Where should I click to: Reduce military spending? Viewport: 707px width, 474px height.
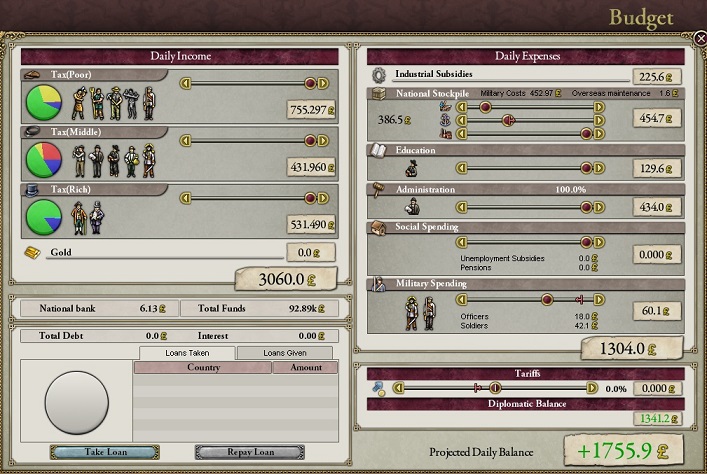(461, 299)
